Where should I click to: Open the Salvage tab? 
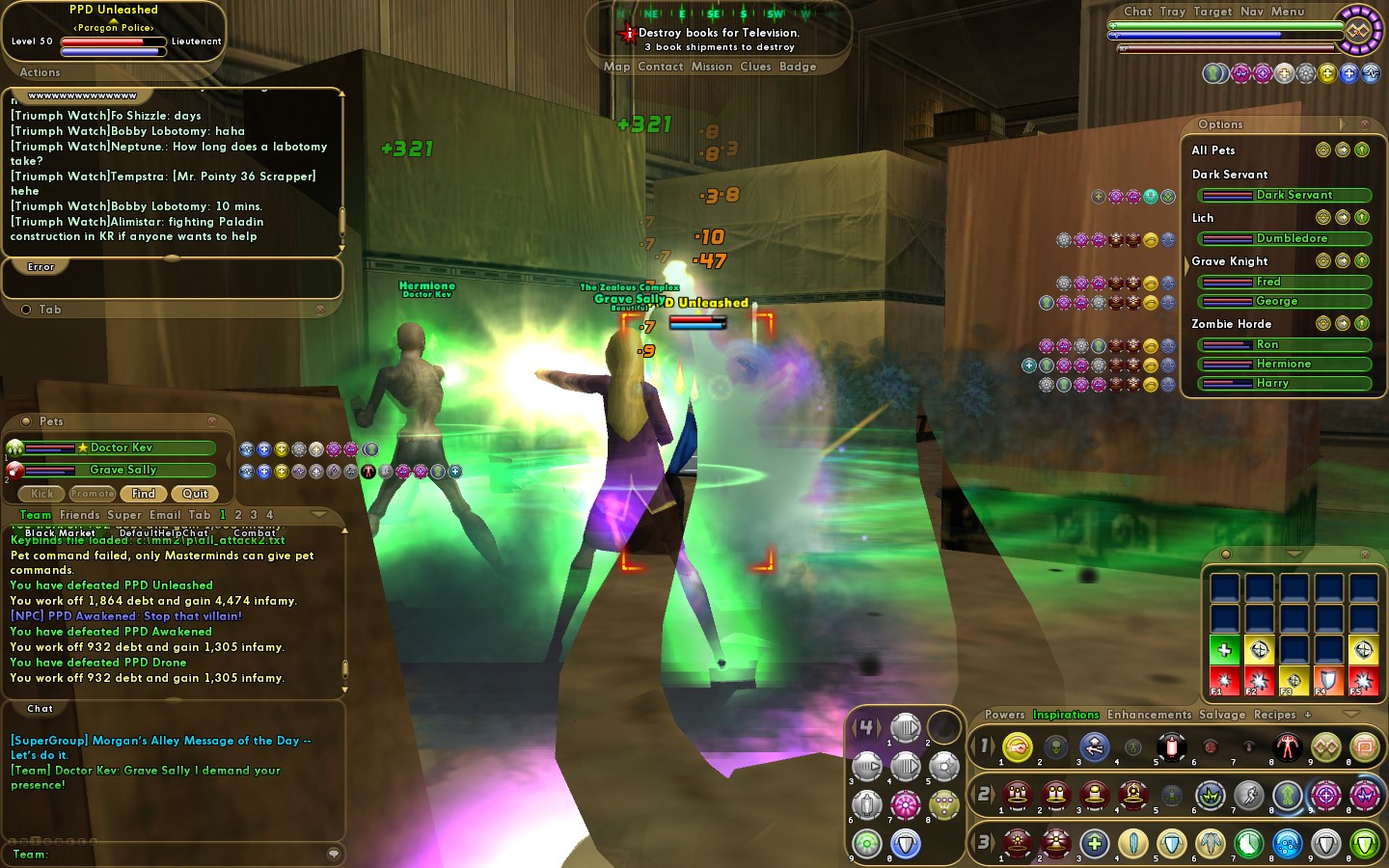click(1221, 715)
